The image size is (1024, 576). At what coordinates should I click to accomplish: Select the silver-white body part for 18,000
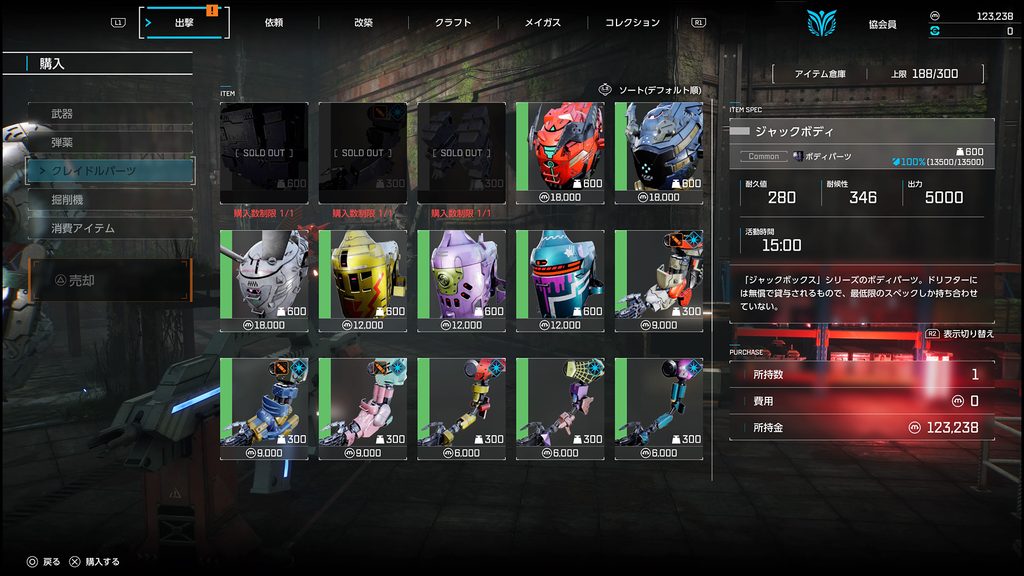click(x=264, y=281)
